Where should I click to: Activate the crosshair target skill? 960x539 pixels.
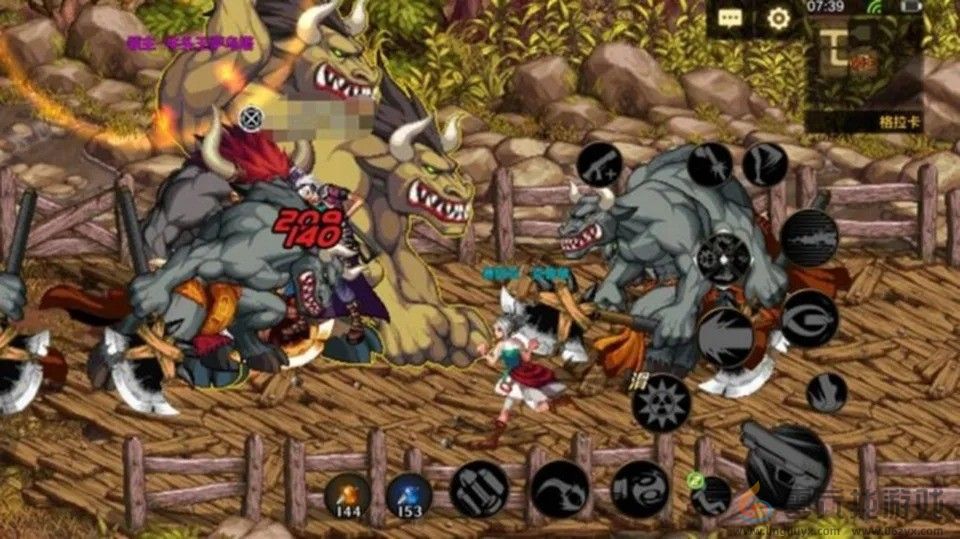pyautogui.click(x=724, y=257)
